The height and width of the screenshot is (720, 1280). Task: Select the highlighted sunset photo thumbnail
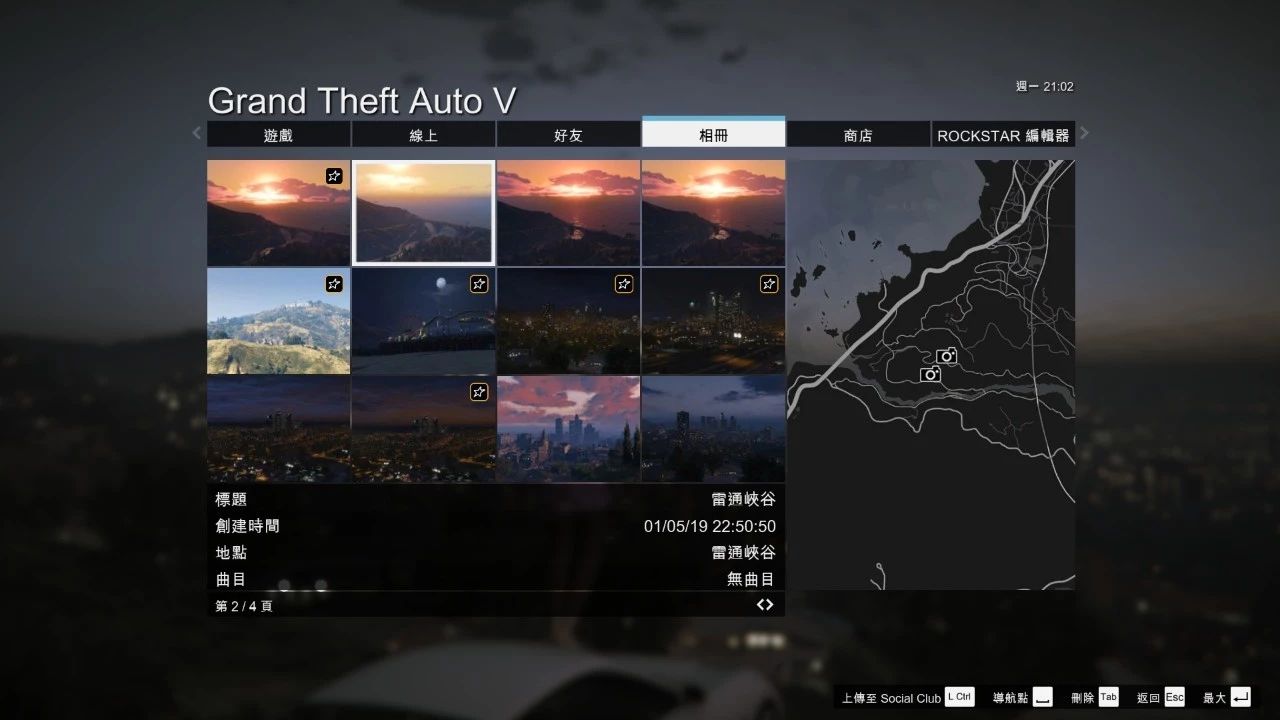pos(423,212)
